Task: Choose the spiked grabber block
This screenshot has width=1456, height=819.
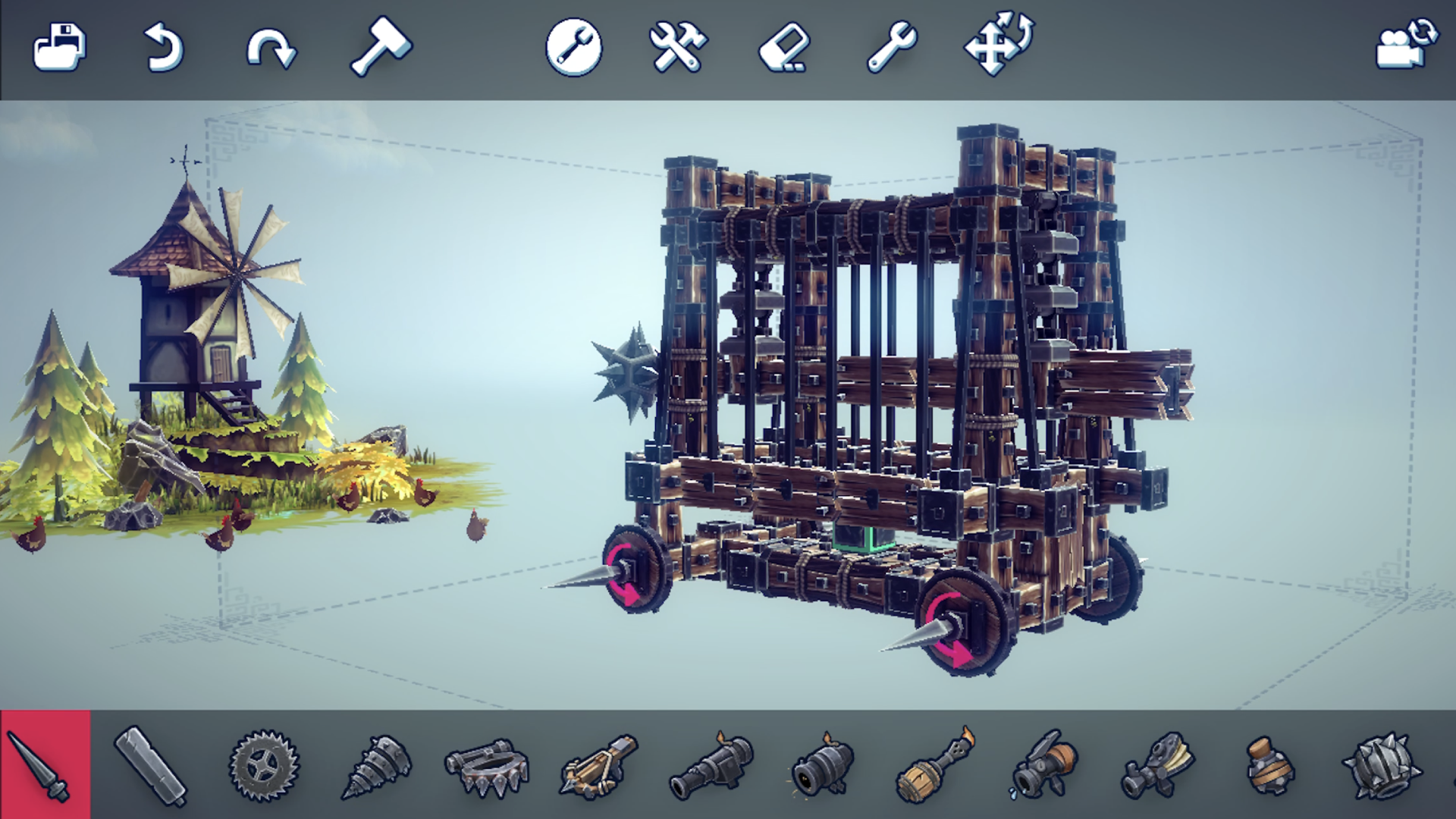Action: [487, 767]
